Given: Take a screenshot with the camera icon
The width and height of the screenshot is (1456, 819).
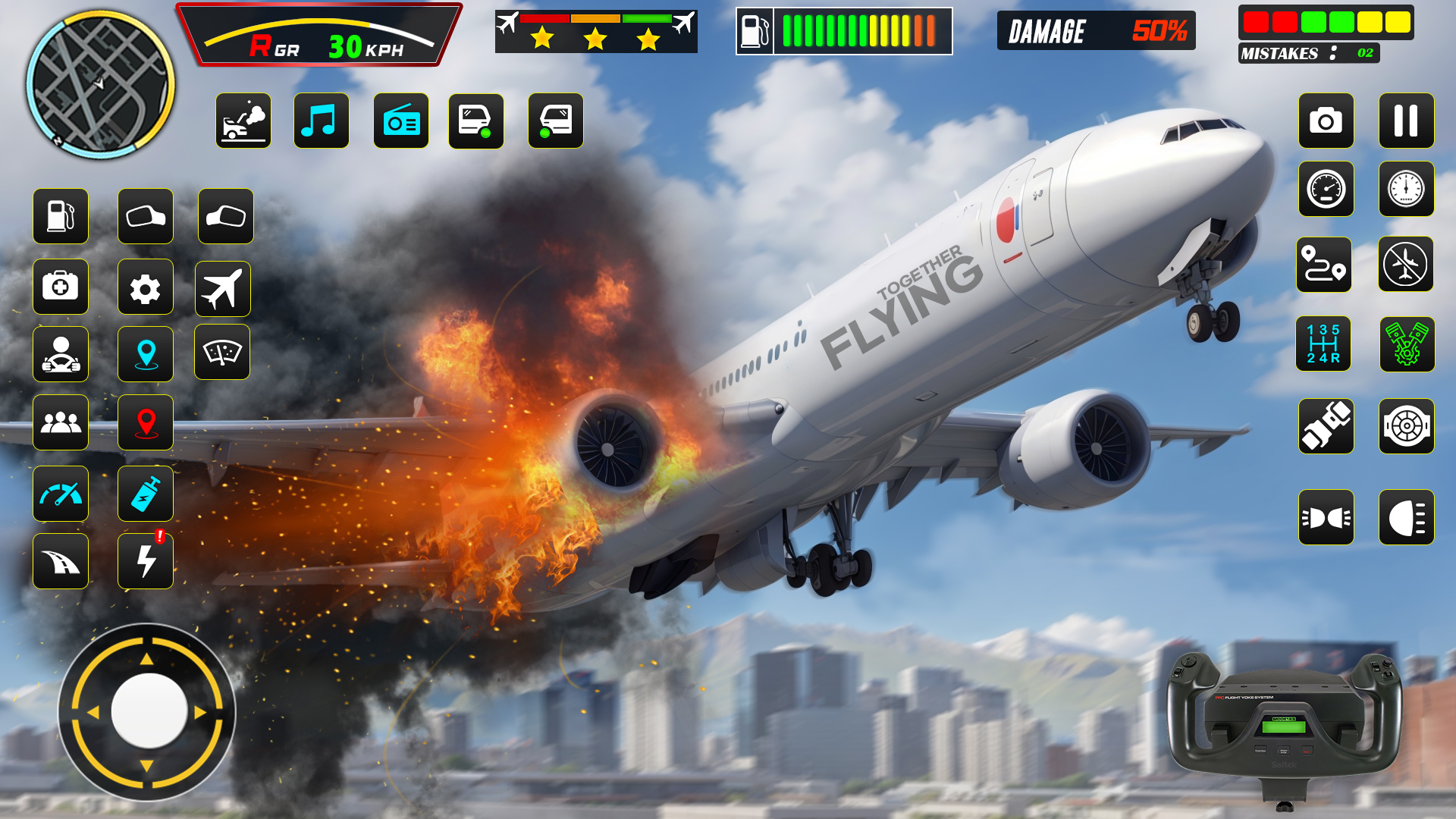Looking at the screenshot, I should click(1326, 121).
